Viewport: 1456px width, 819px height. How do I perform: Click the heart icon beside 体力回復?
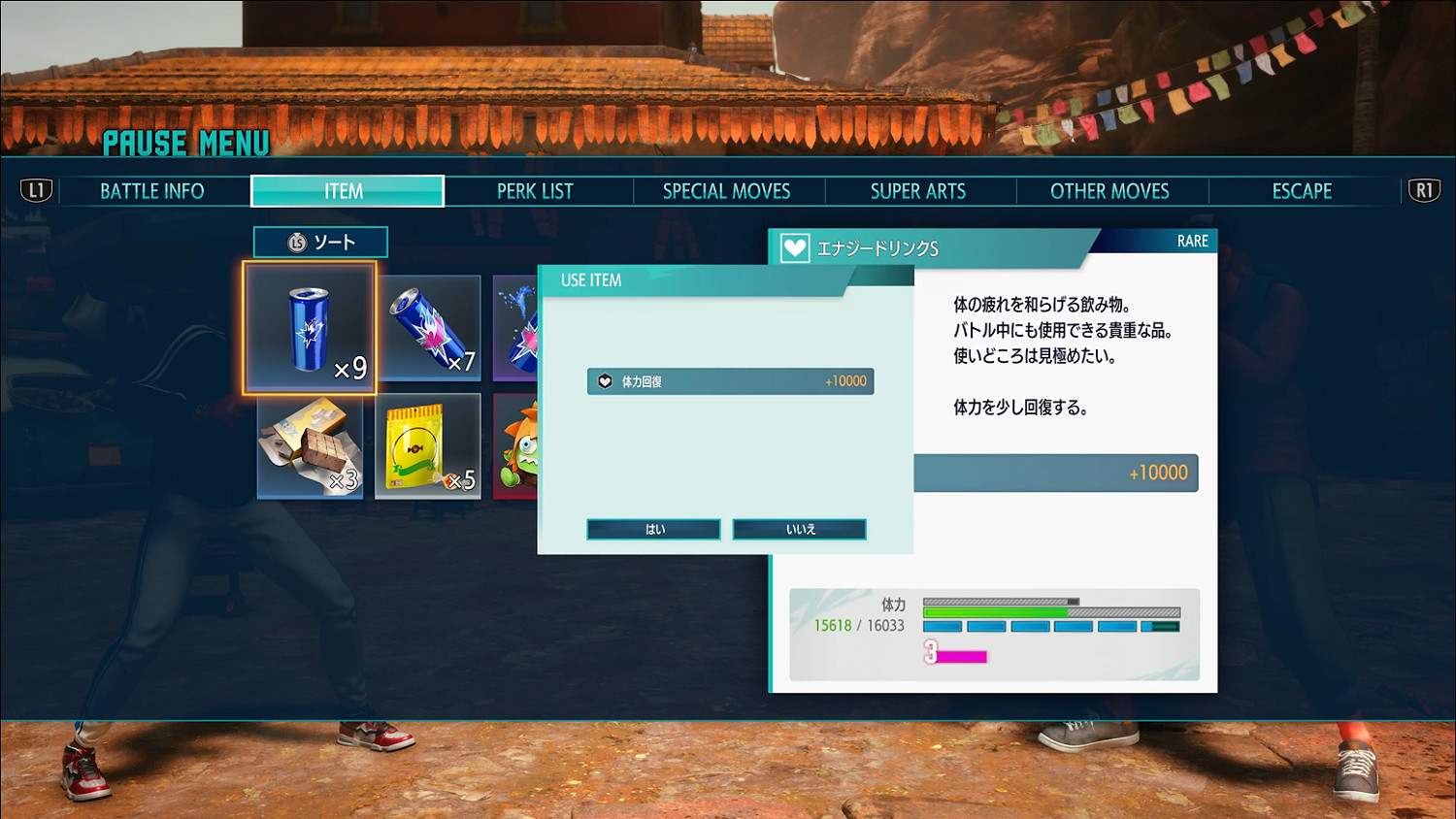point(604,381)
